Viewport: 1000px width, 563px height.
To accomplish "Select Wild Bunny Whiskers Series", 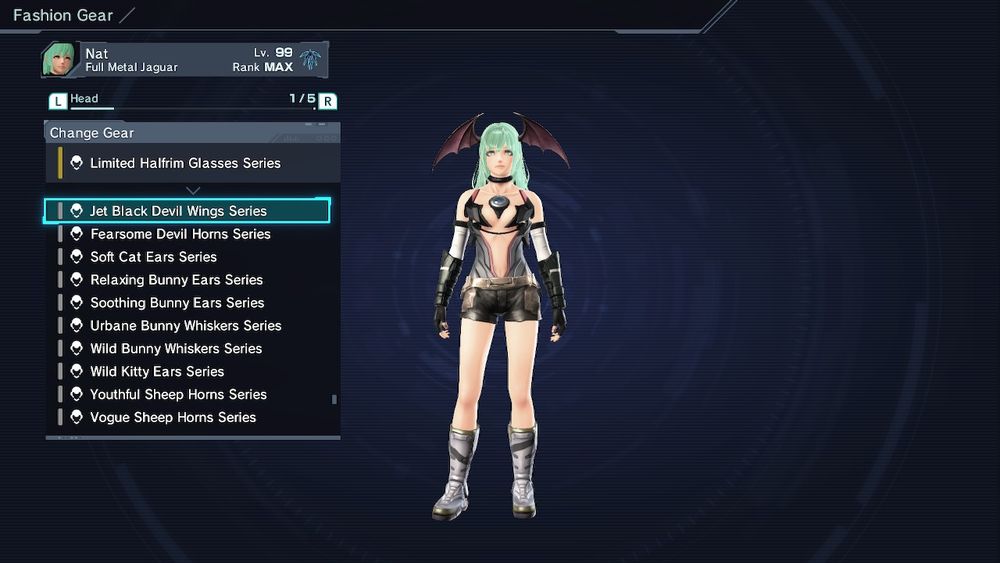I will (176, 349).
